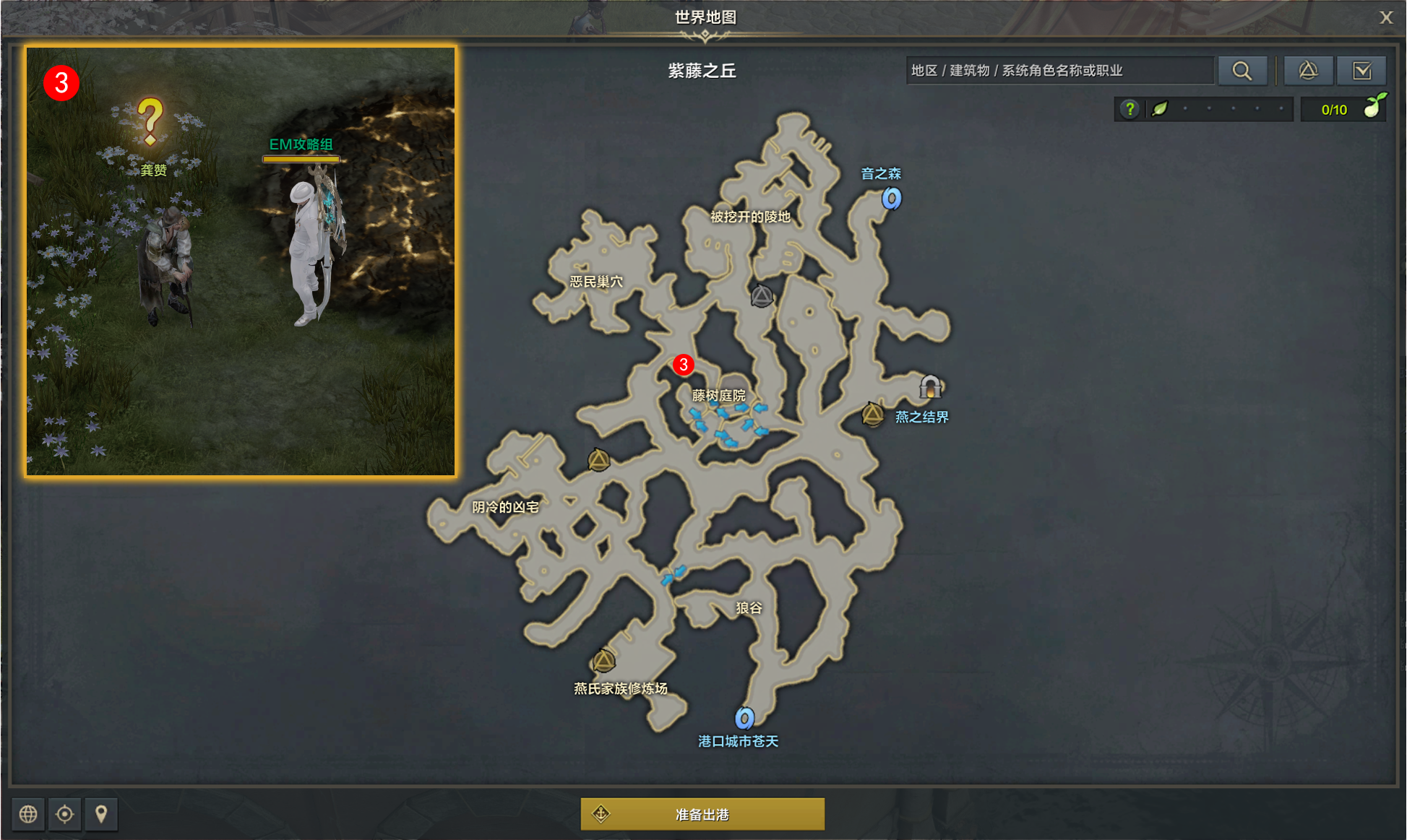Image resolution: width=1407 pixels, height=840 pixels.
Task: Click the green question mark help icon
Action: point(1130,109)
